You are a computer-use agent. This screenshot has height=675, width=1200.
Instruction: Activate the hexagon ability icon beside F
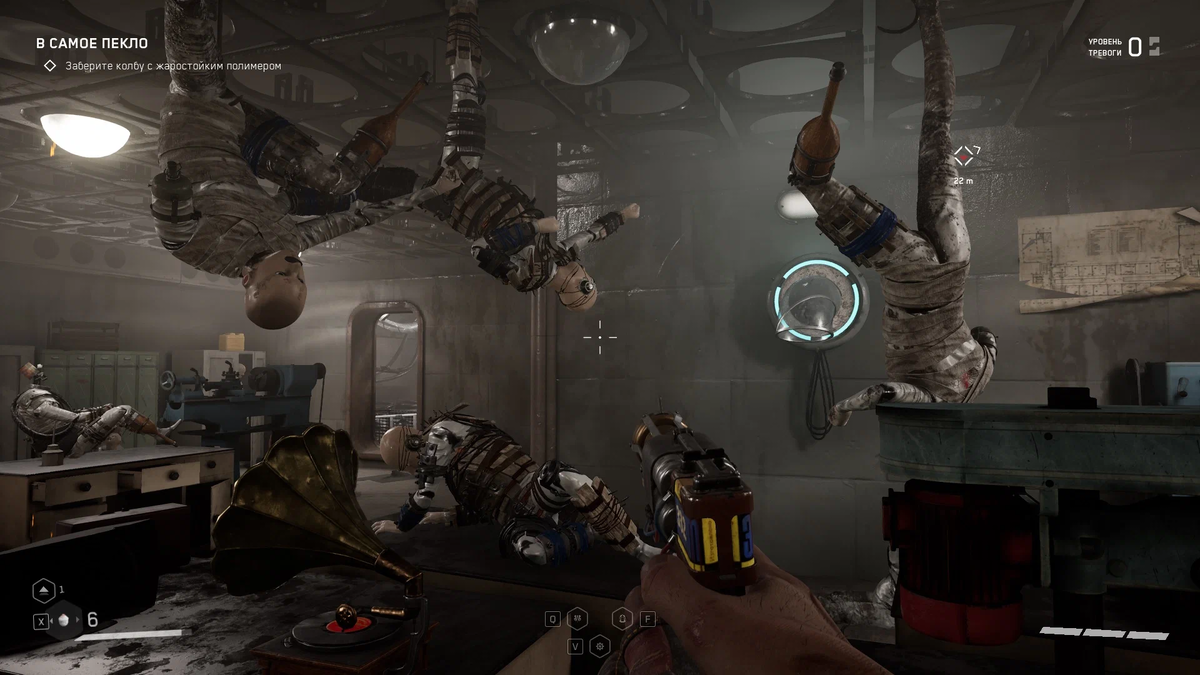point(622,618)
